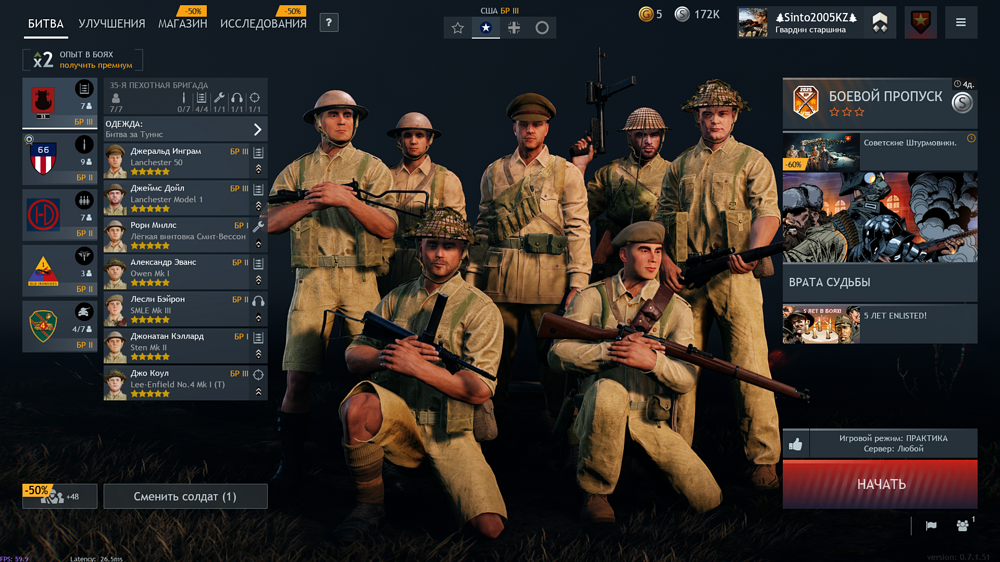Open the help question mark button
This screenshot has height=562, width=1000.
[329, 23]
